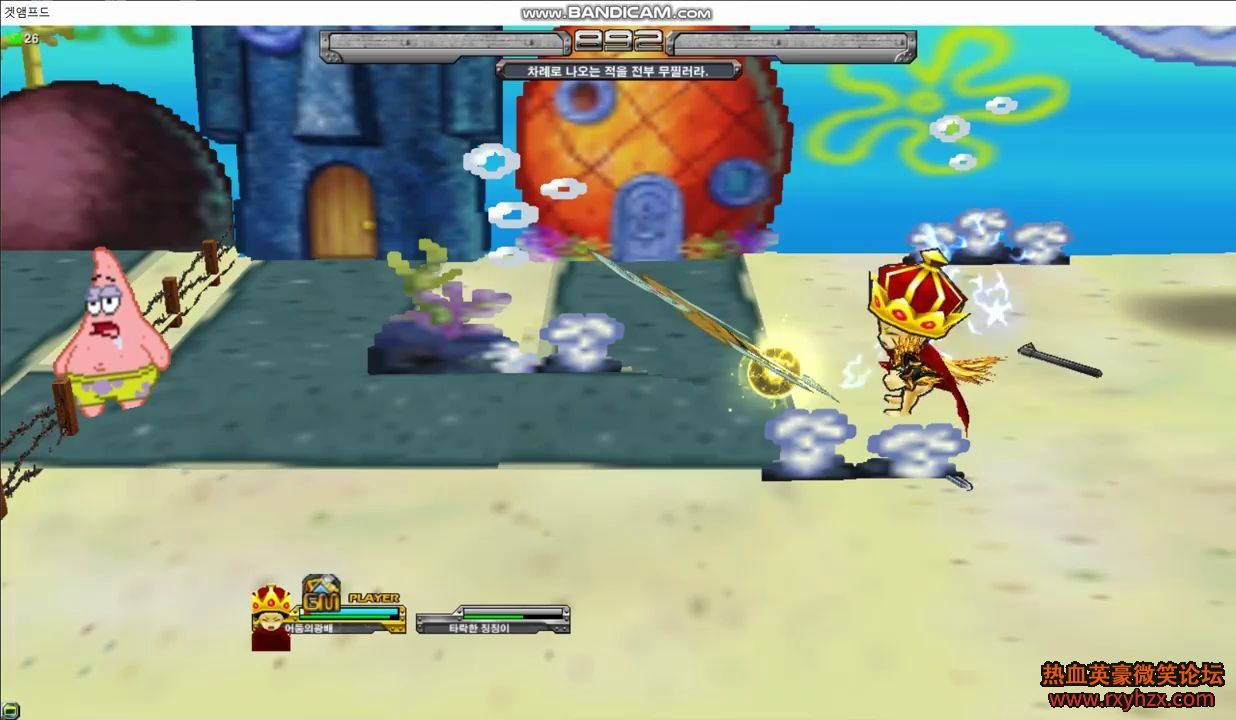The height and width of the screenshot is (720, 1236).
Task: Click the mission objective banner under the timer
Action: (x=618, y=71)
